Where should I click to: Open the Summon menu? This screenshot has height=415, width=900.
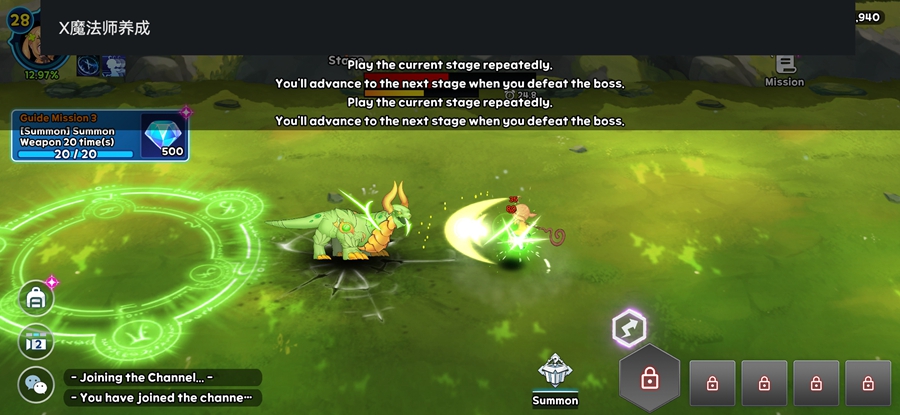(555, 379)
